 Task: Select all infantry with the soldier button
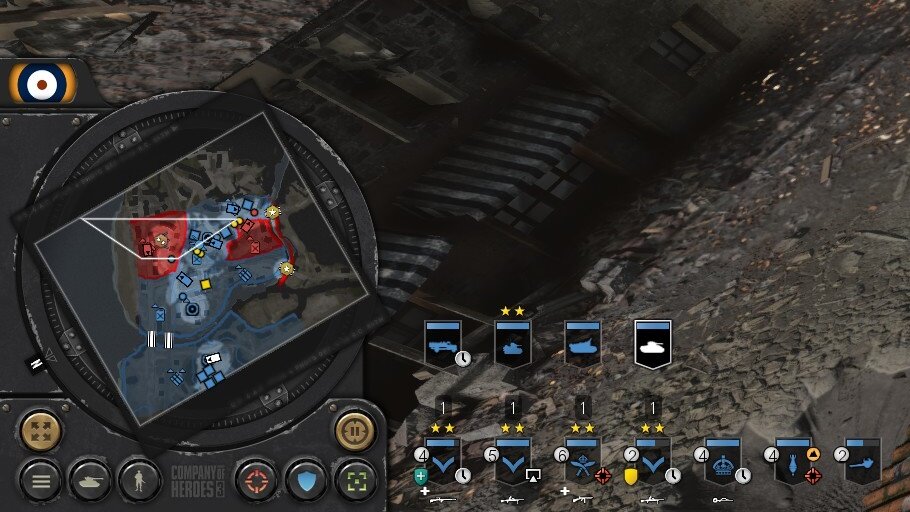coord(140,481)
